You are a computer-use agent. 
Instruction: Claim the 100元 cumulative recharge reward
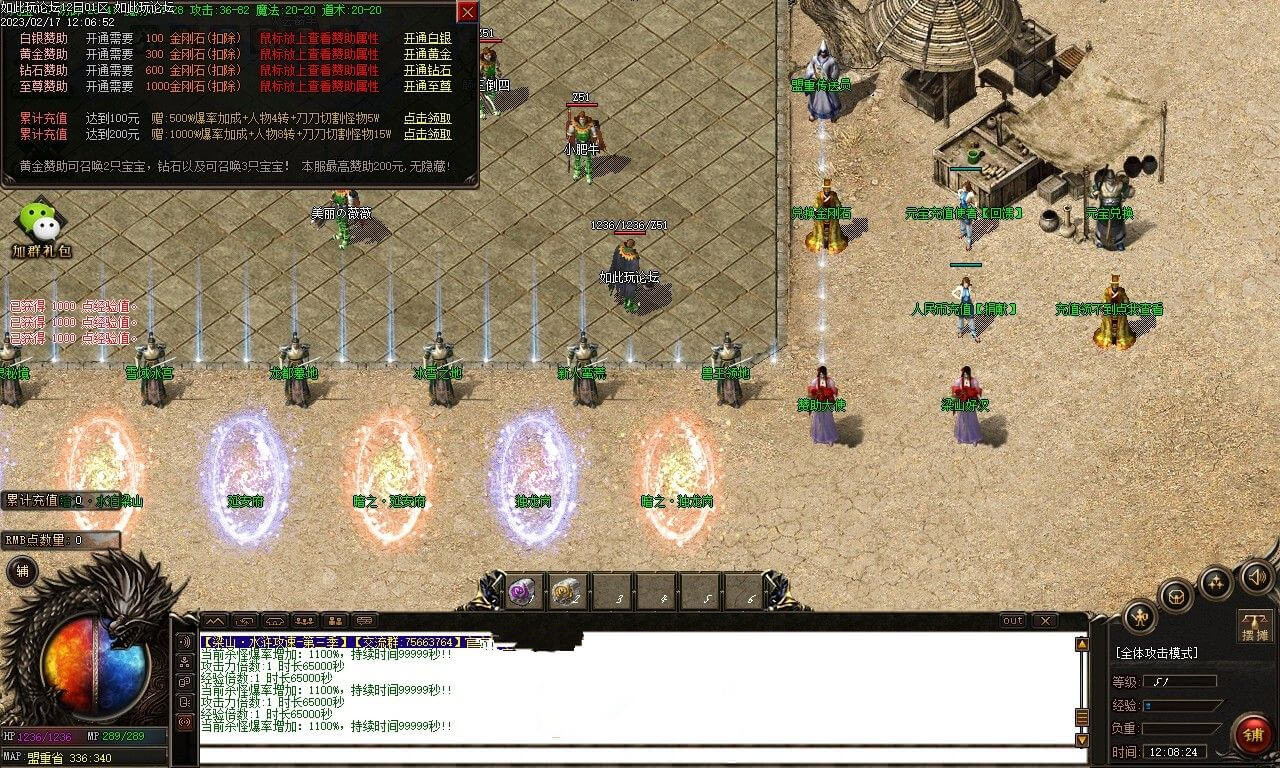[427, 118]
